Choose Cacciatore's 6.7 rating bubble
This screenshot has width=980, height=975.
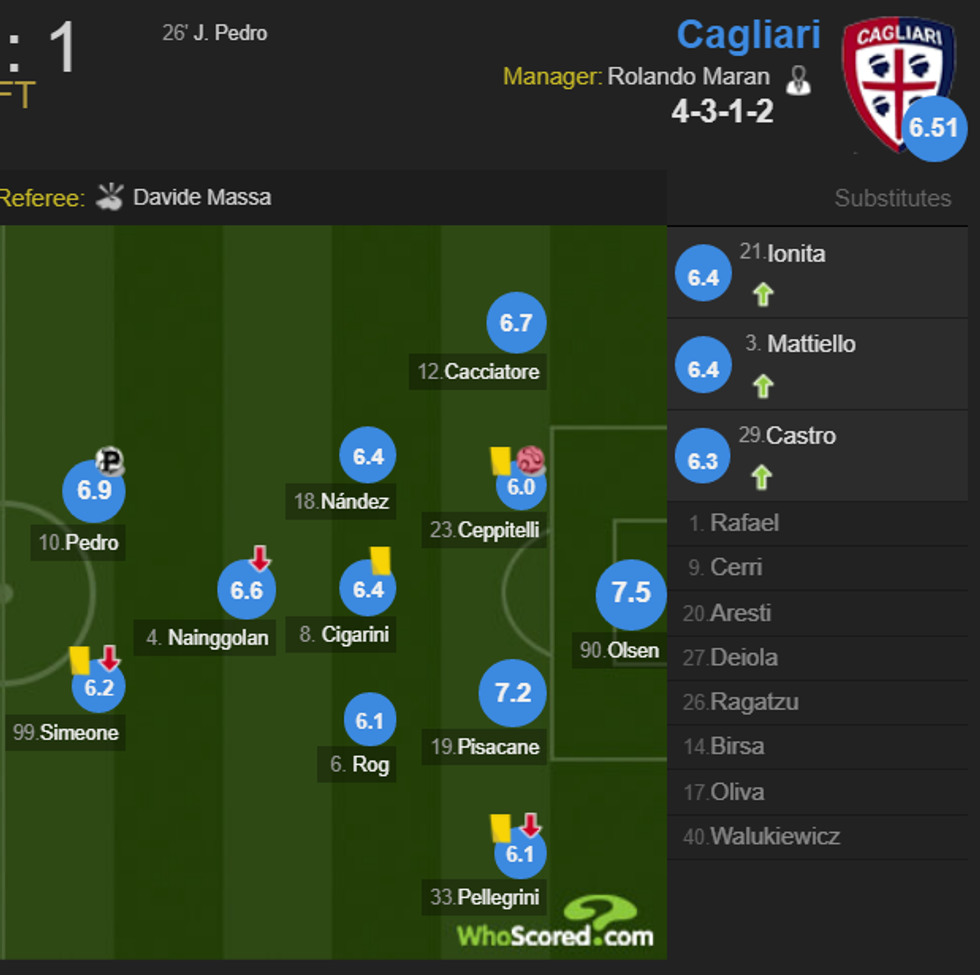(x=516, y=323)
